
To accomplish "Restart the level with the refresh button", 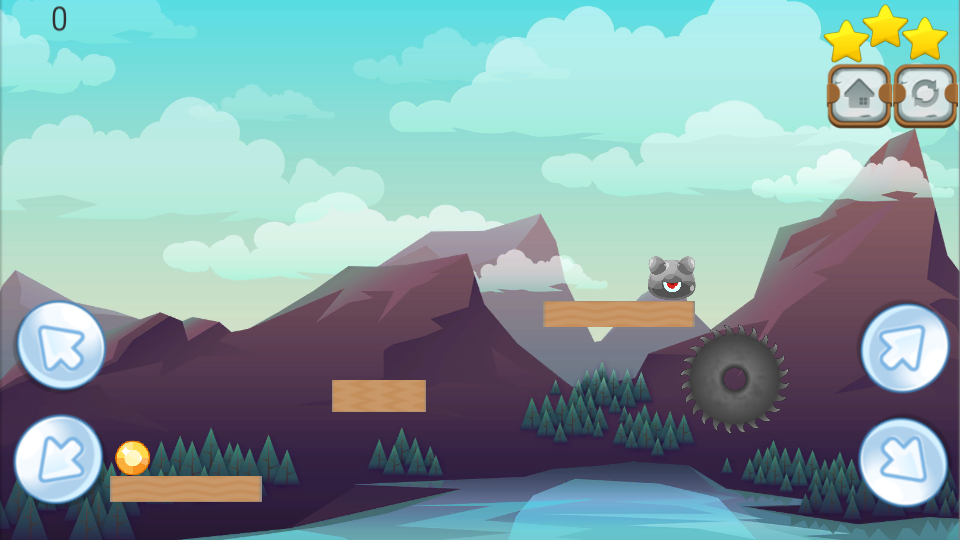I will [x=925, y=95].
